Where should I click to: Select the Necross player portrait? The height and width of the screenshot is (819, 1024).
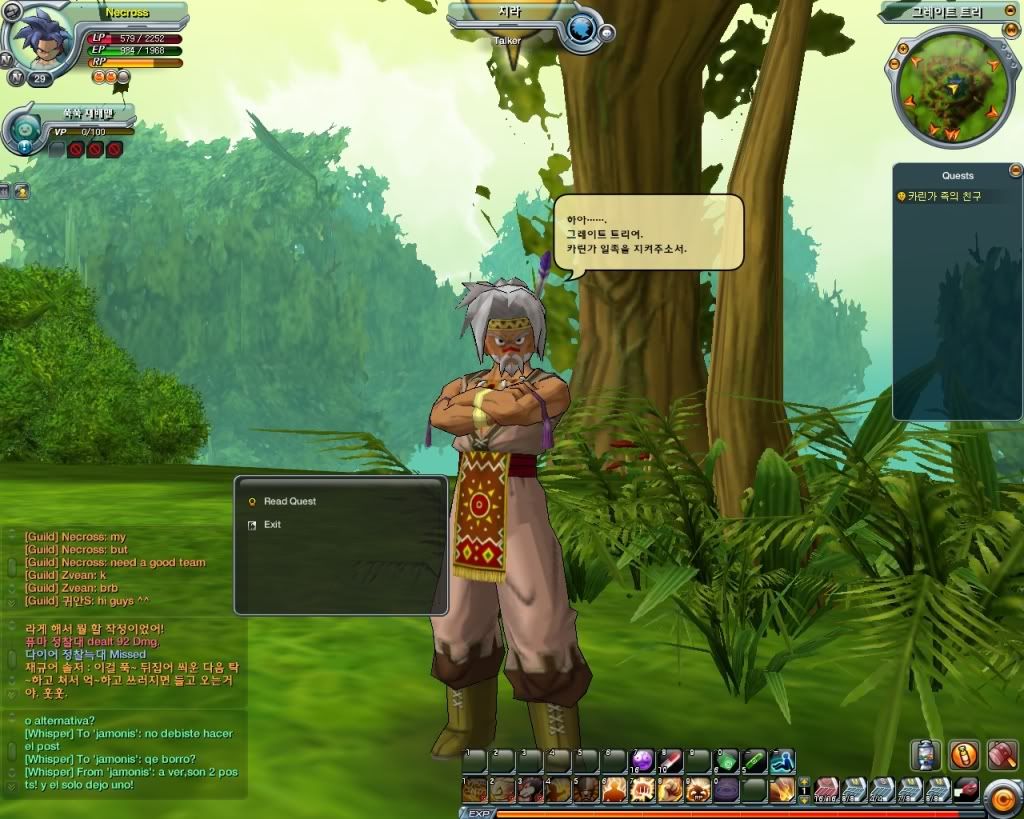click(x=41, y=37)
